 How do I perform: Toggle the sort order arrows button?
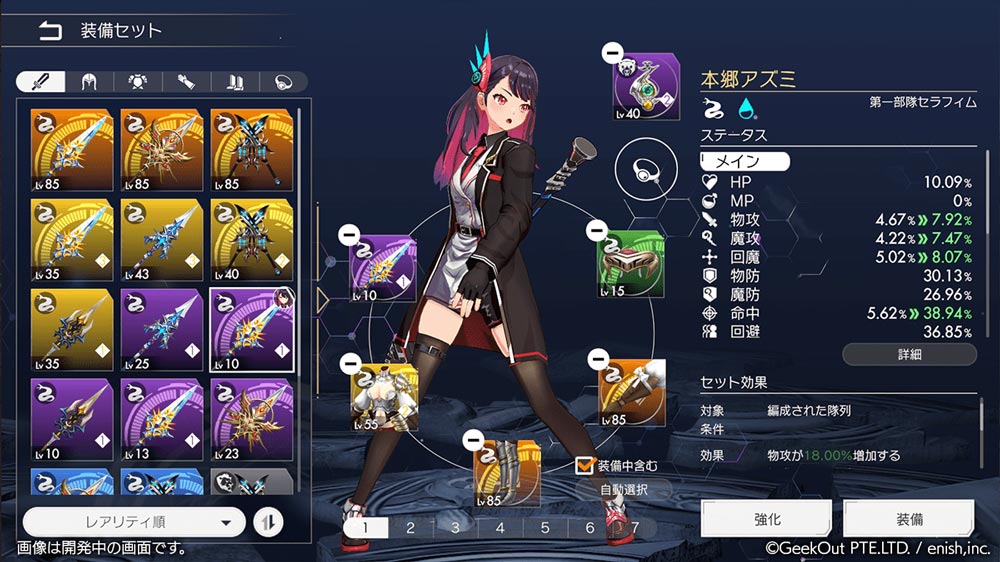coord(268,521)
